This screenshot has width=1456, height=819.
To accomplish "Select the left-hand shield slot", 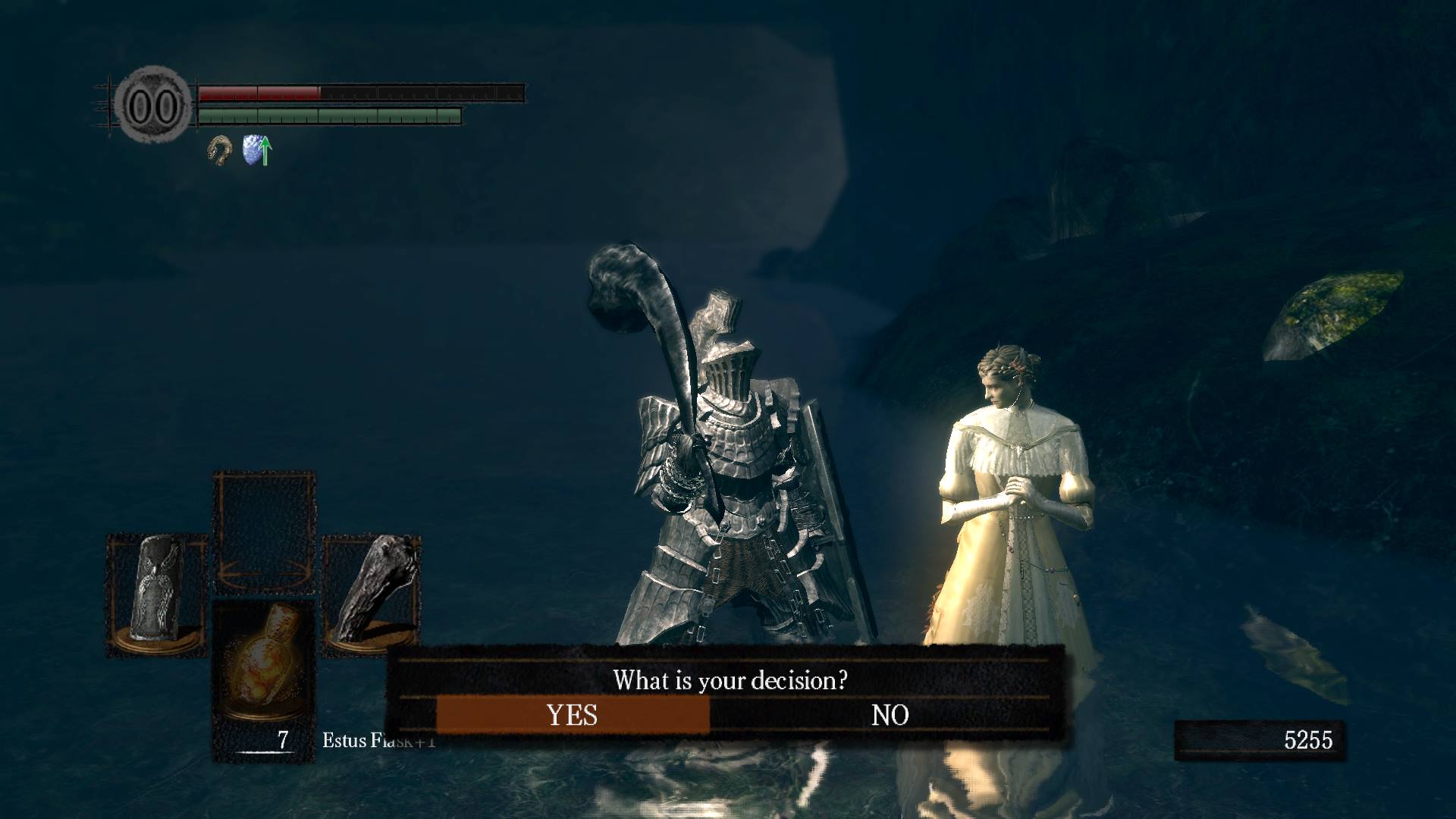I will [x=156, y=594].
